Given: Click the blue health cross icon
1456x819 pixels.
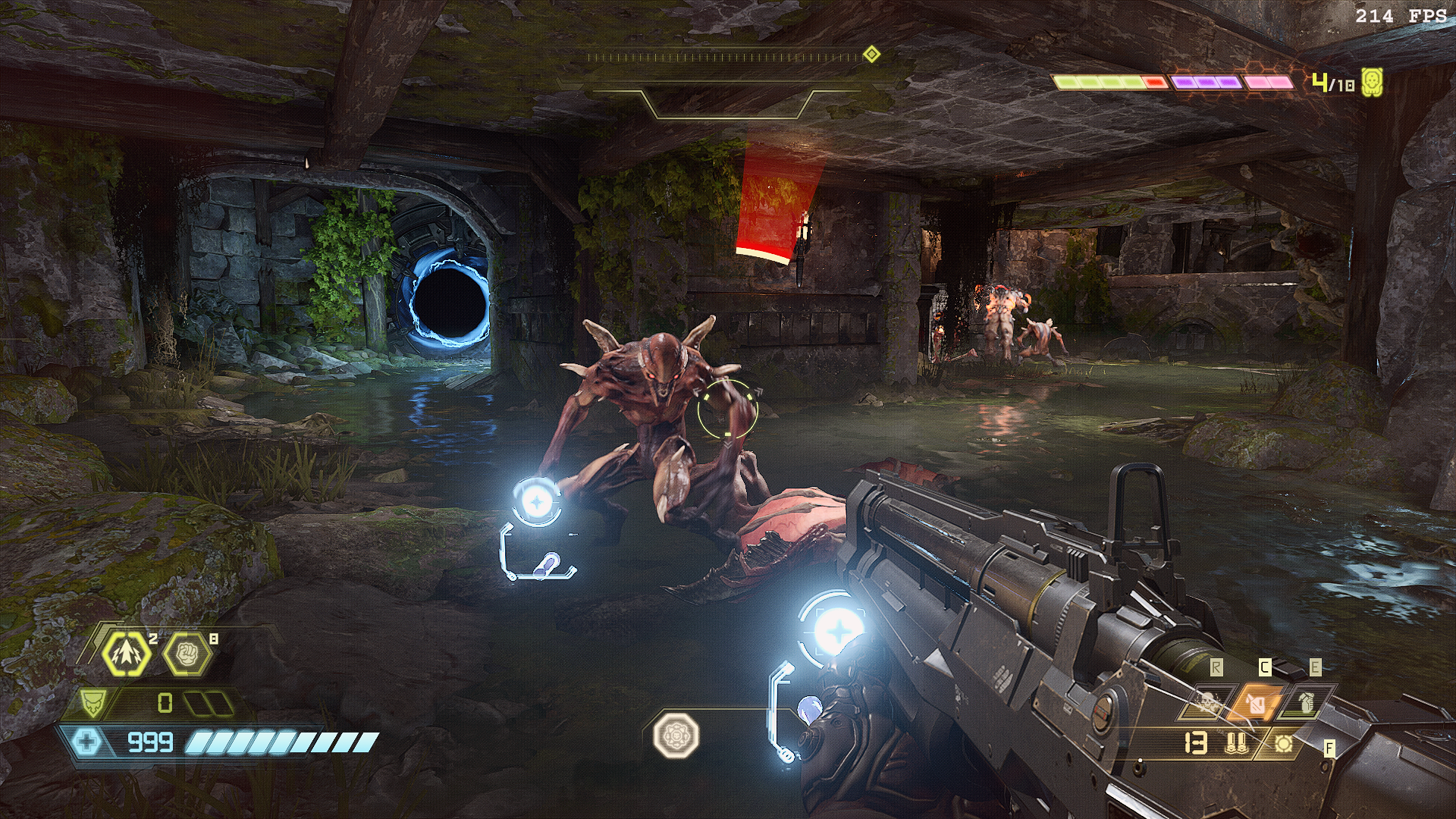Looking at the screenshot, I should pyautogui.click(x=86, y=741).
